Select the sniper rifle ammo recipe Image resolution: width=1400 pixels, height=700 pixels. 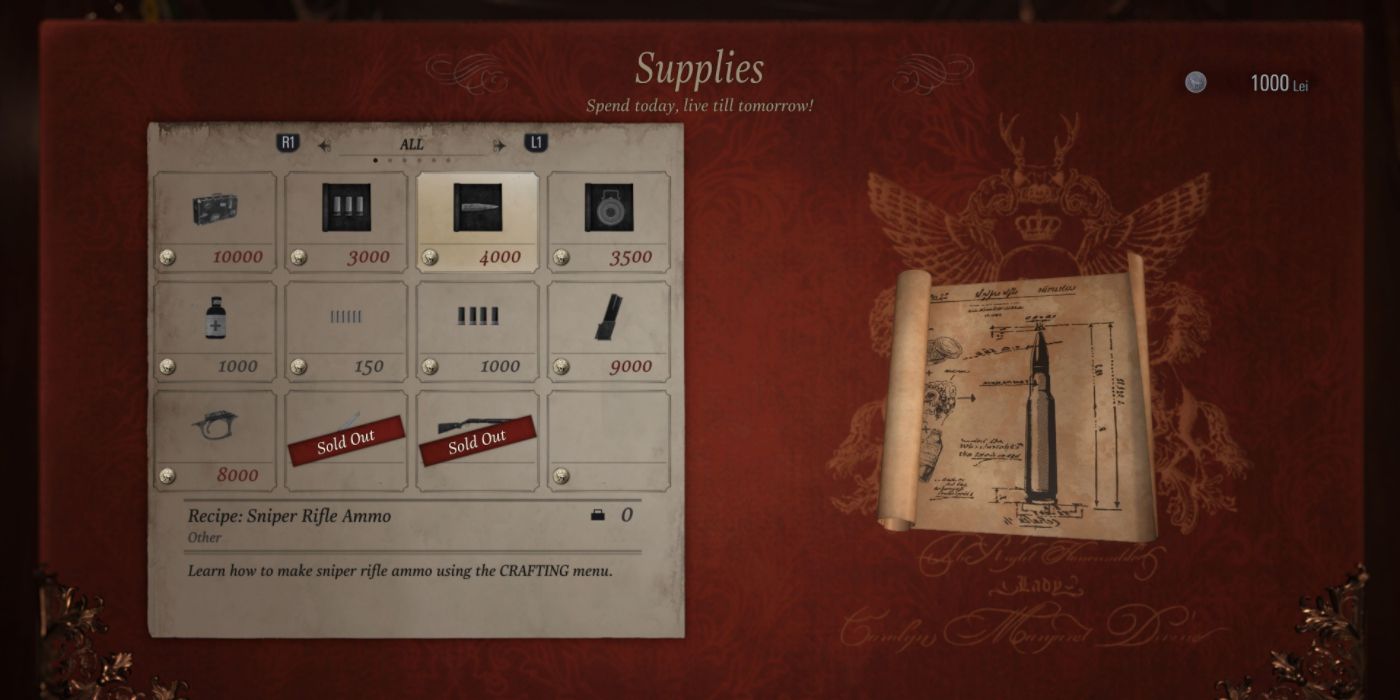477,221
